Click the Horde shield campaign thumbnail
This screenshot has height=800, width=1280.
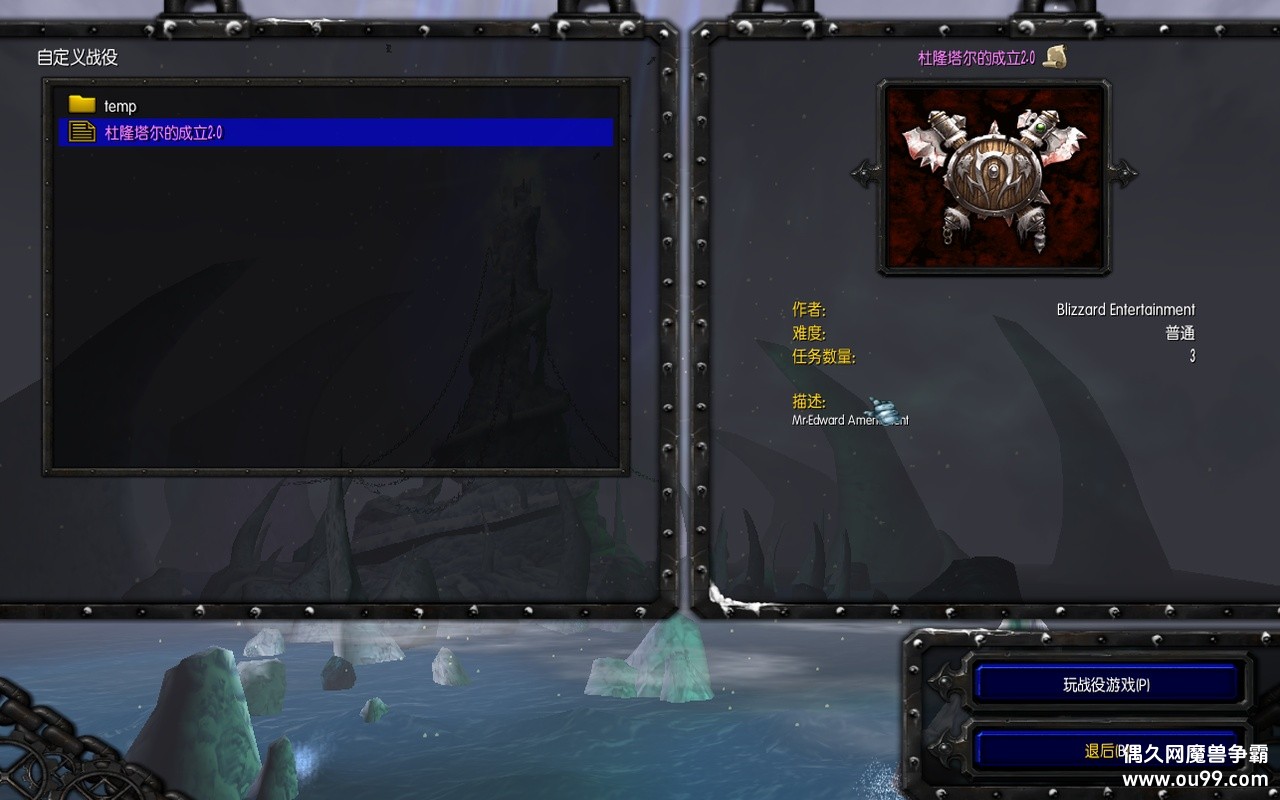tap(994, 177)
